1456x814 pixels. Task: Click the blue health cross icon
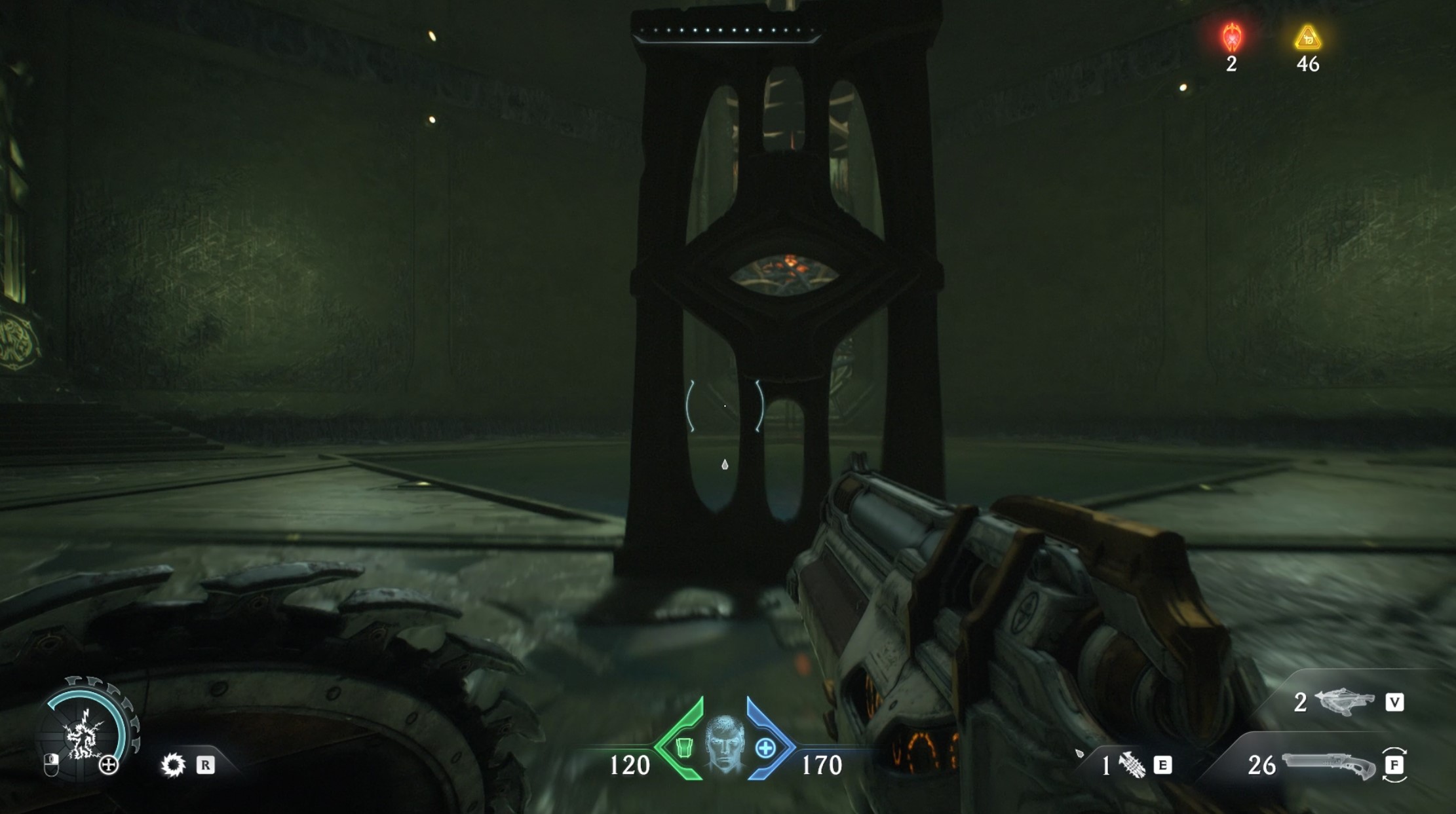765,748
